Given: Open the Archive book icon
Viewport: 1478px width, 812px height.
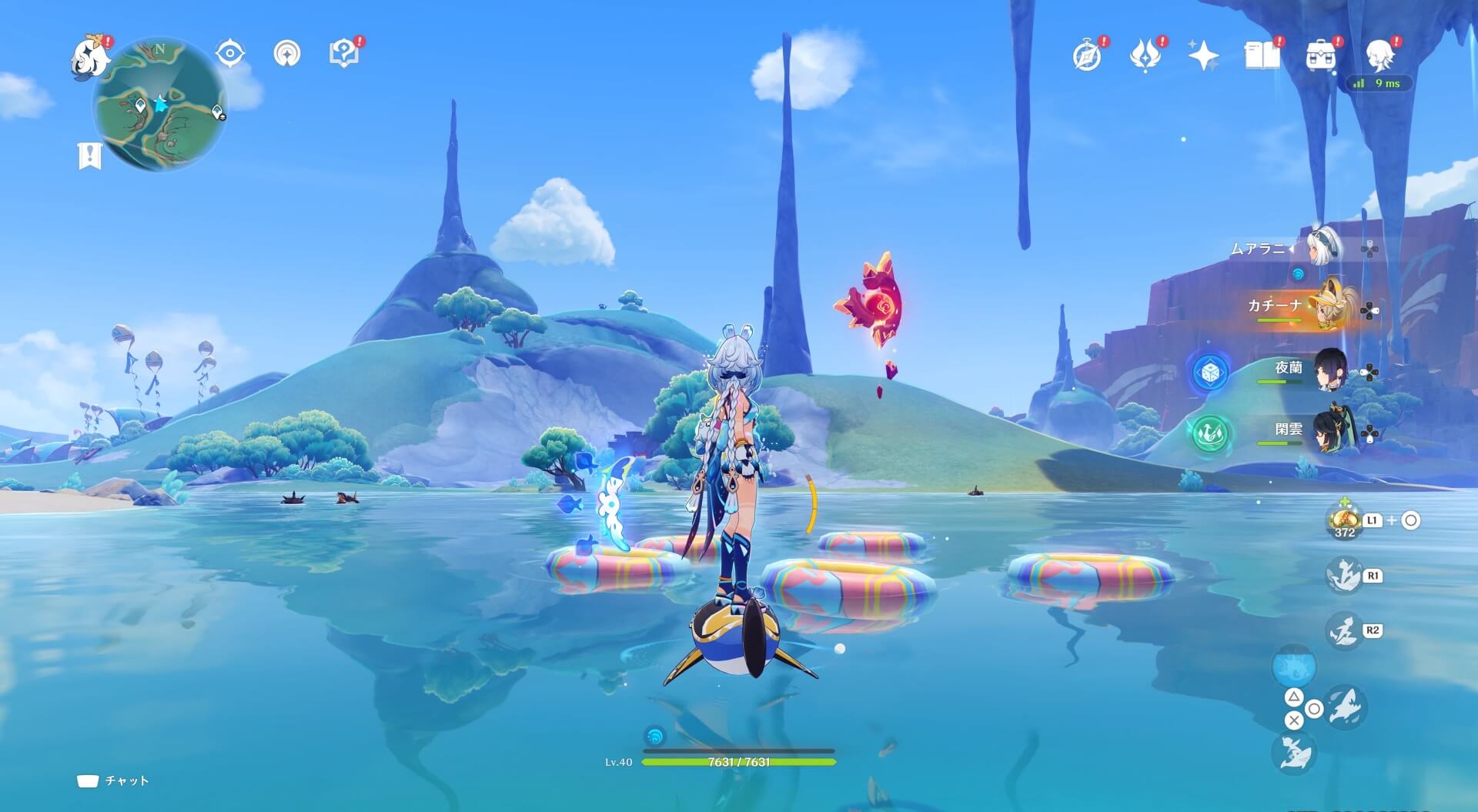Looking at the screenshot, I should pos(1262,55).
